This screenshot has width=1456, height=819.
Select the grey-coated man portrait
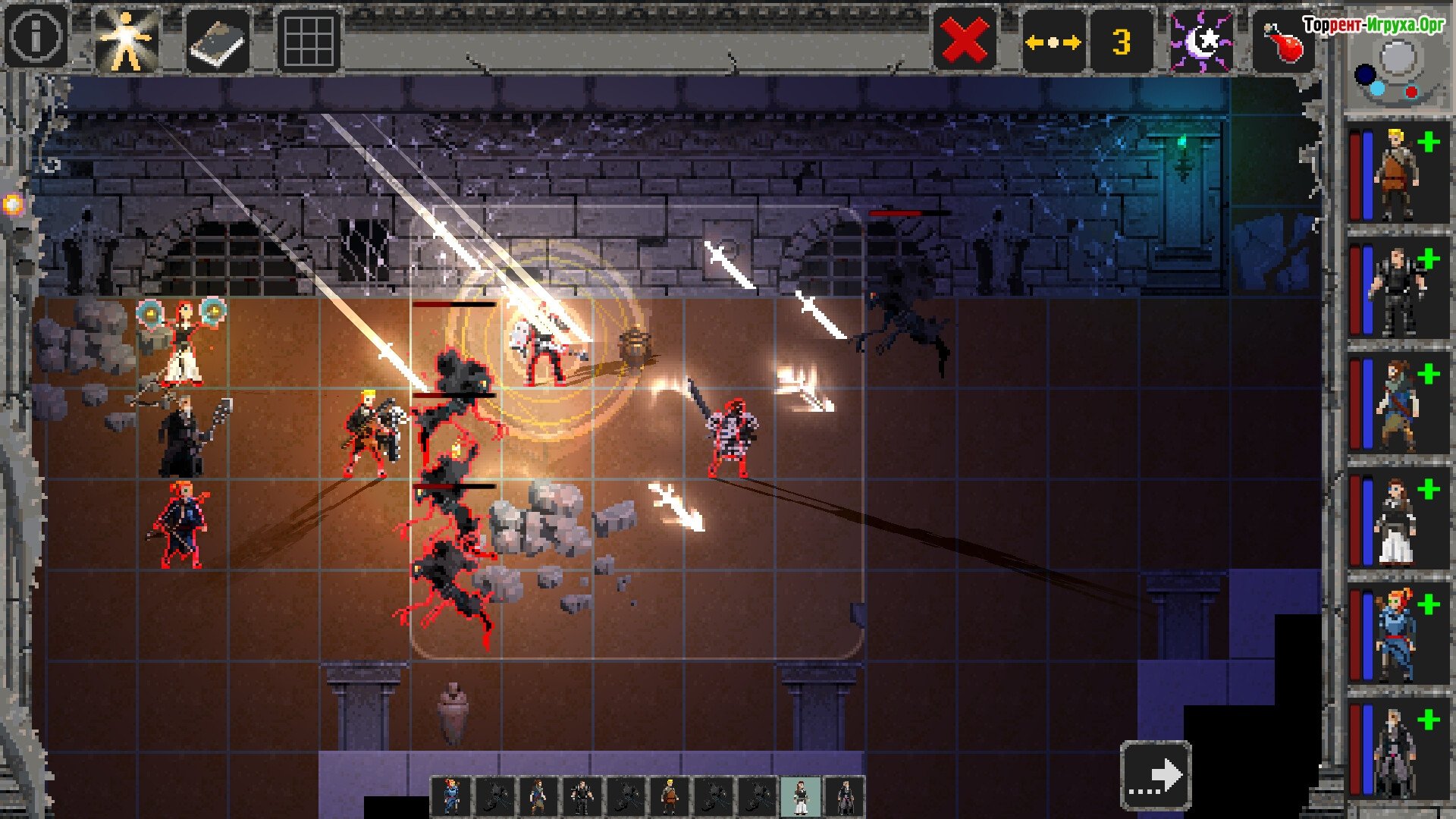1396,753
